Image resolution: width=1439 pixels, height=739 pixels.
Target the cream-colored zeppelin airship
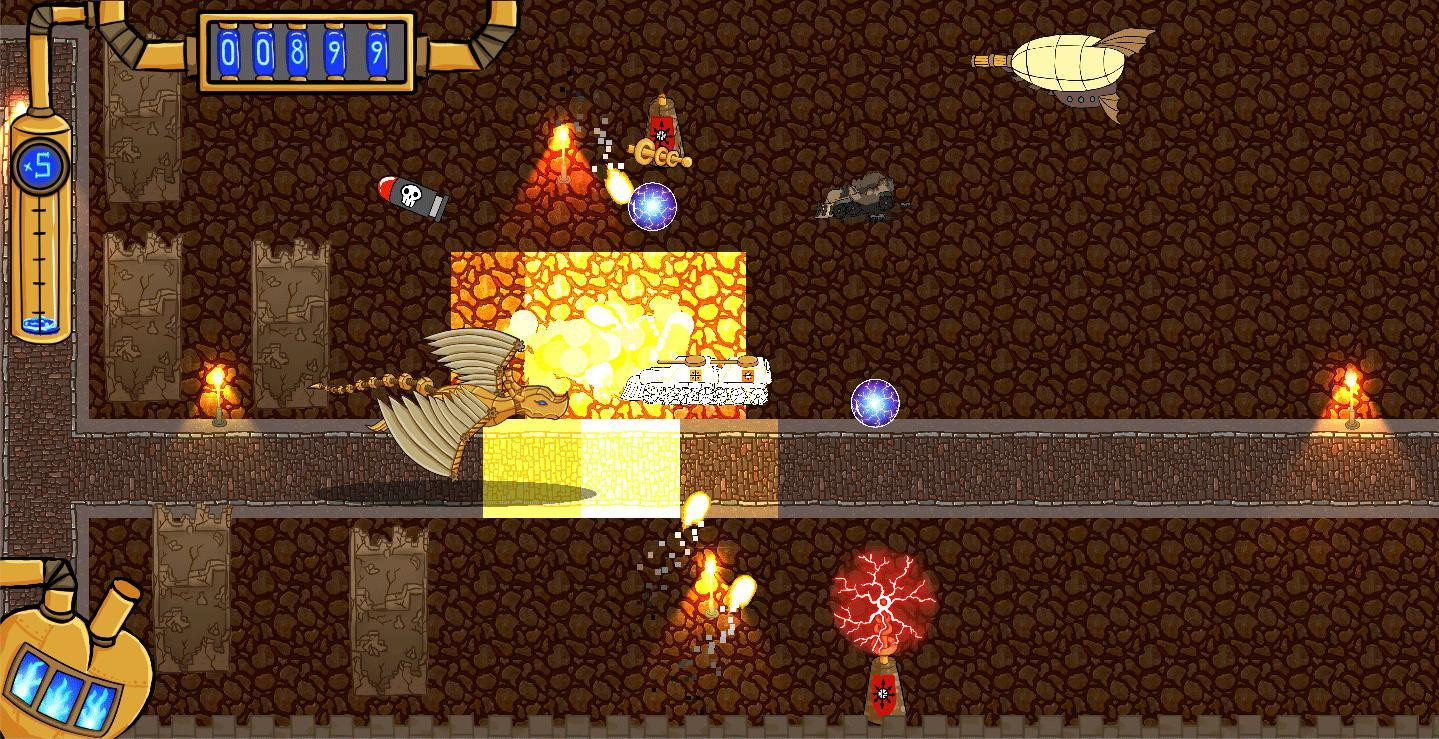(1070, 65)
